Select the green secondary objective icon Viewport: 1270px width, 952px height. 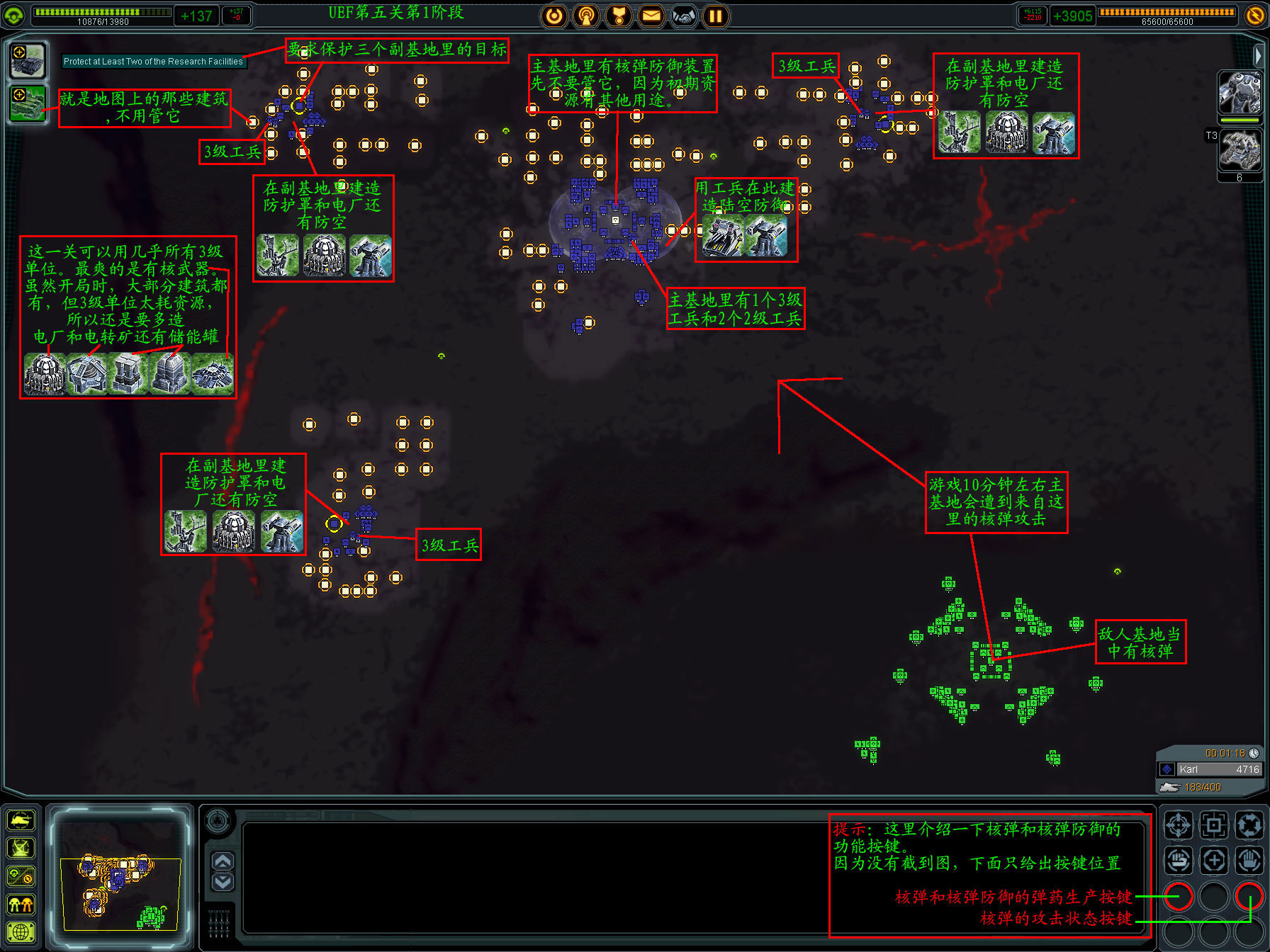tap(28, 103)
